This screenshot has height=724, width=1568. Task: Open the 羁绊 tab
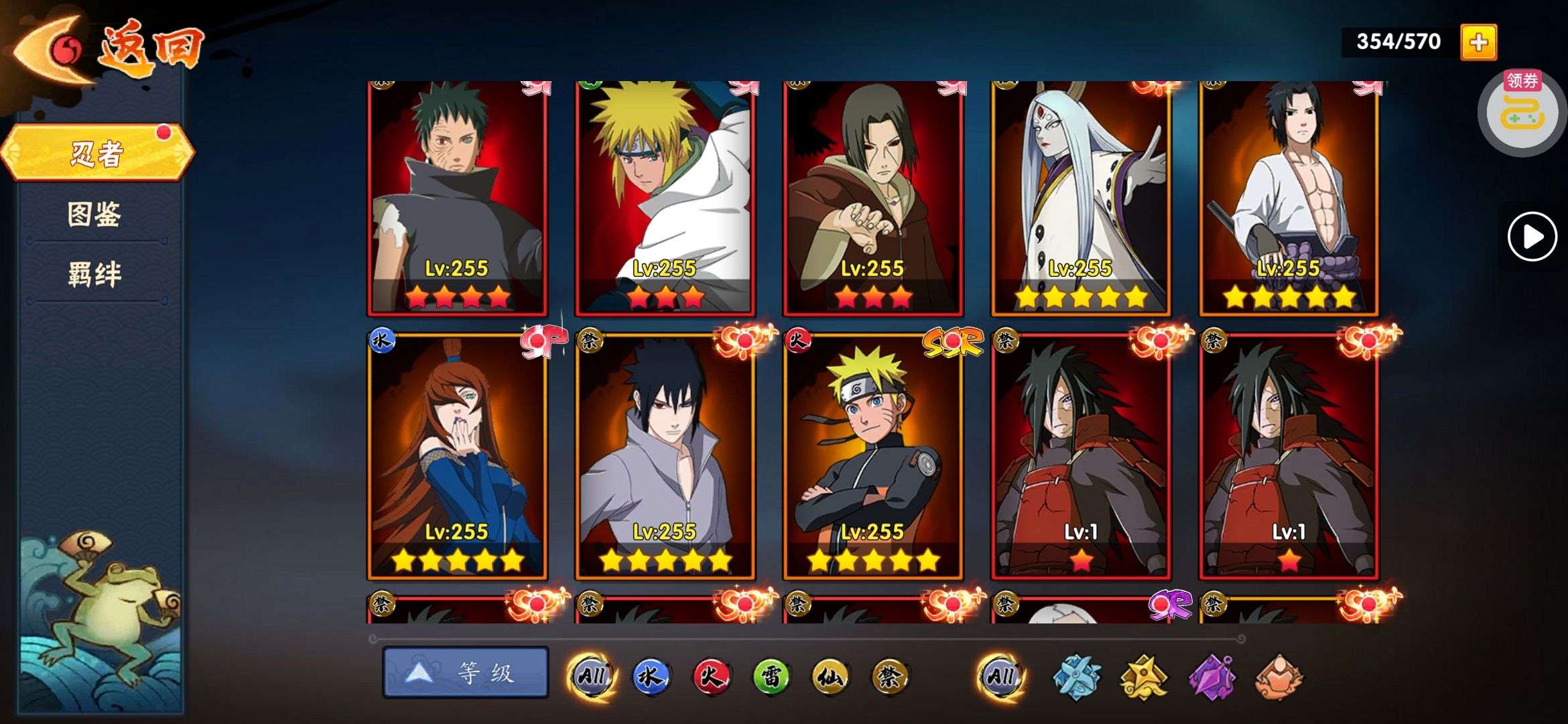pyautogui.click(x=94, y=274)
